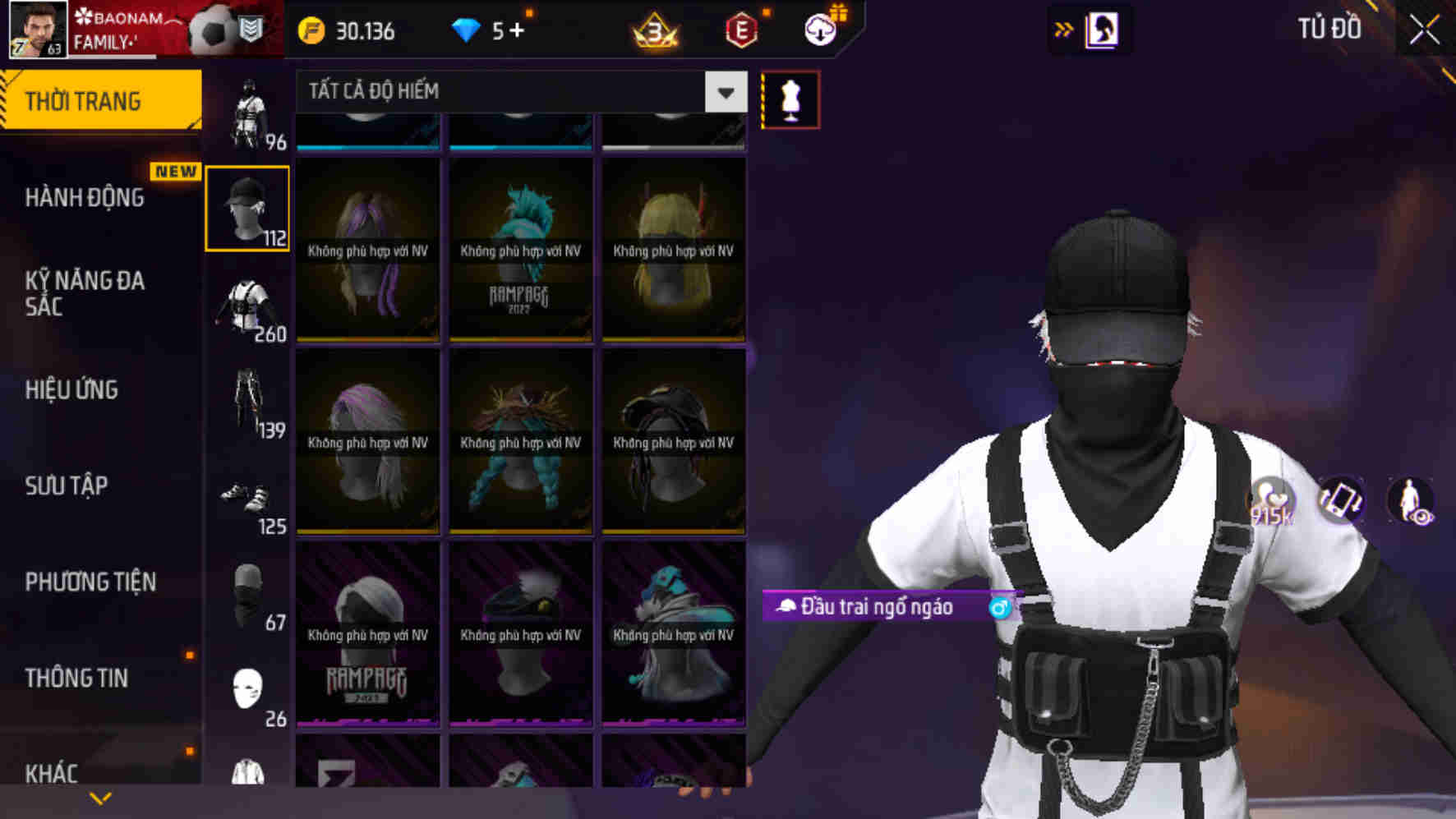Screen dimensions: 1456x819
Task: Toggle the mannequin outfit preview icon
Action: 791,99
